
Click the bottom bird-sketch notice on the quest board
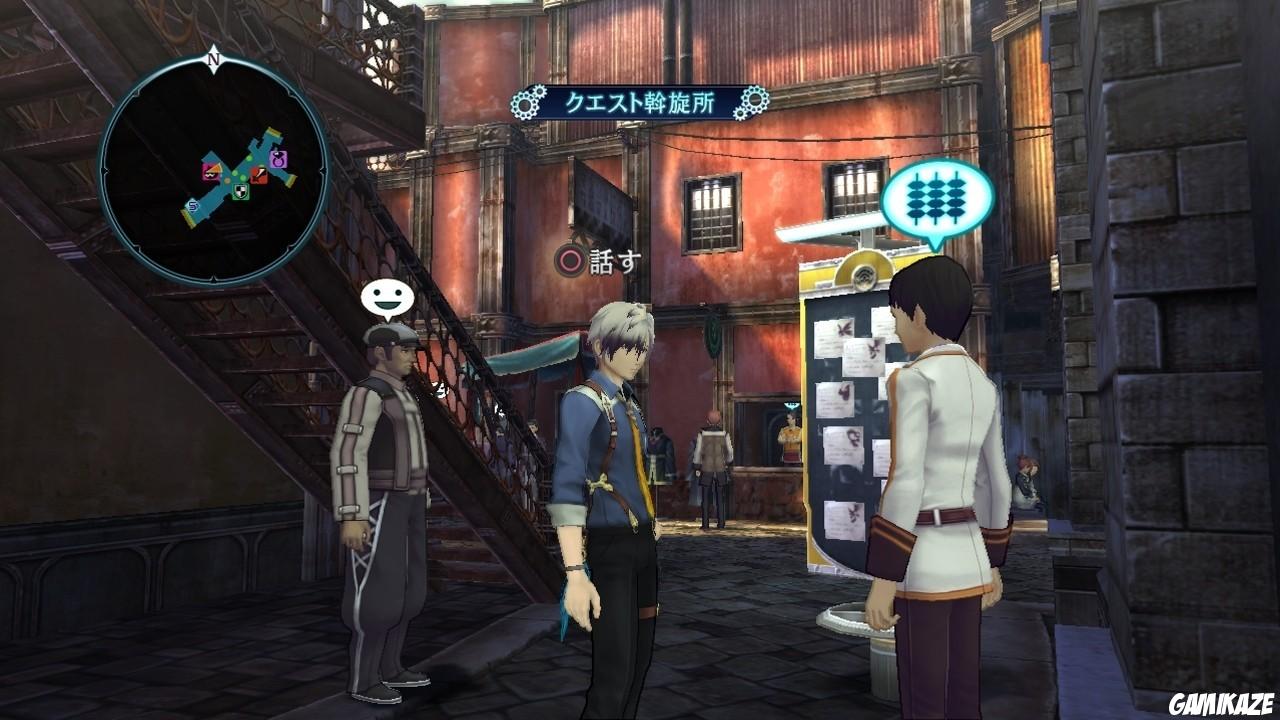(845, 520)
